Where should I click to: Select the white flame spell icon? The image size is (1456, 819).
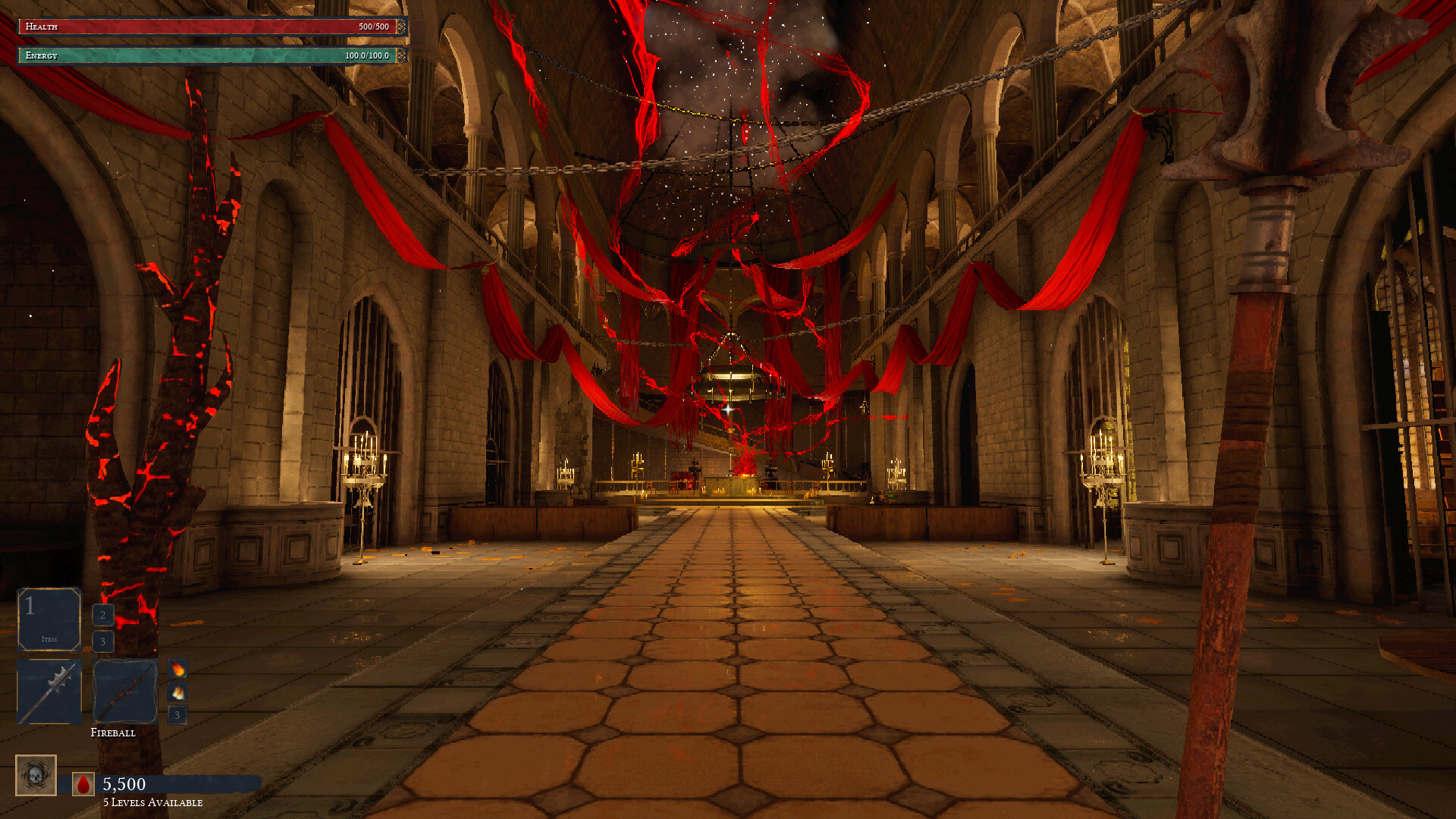coord(177,692)
